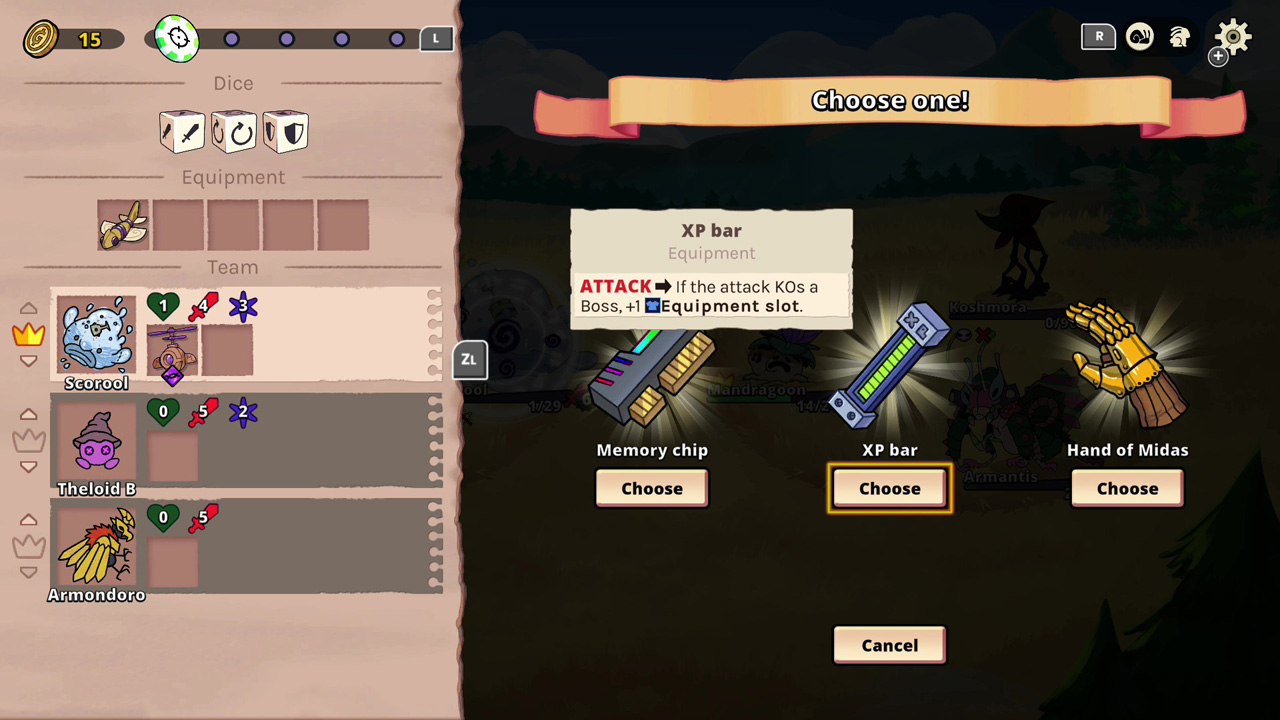The width and height of the screenshot is (1280, 720).
Task: Toggle the crown marker next to Theloid B
Action: click(x=28, y=440)
